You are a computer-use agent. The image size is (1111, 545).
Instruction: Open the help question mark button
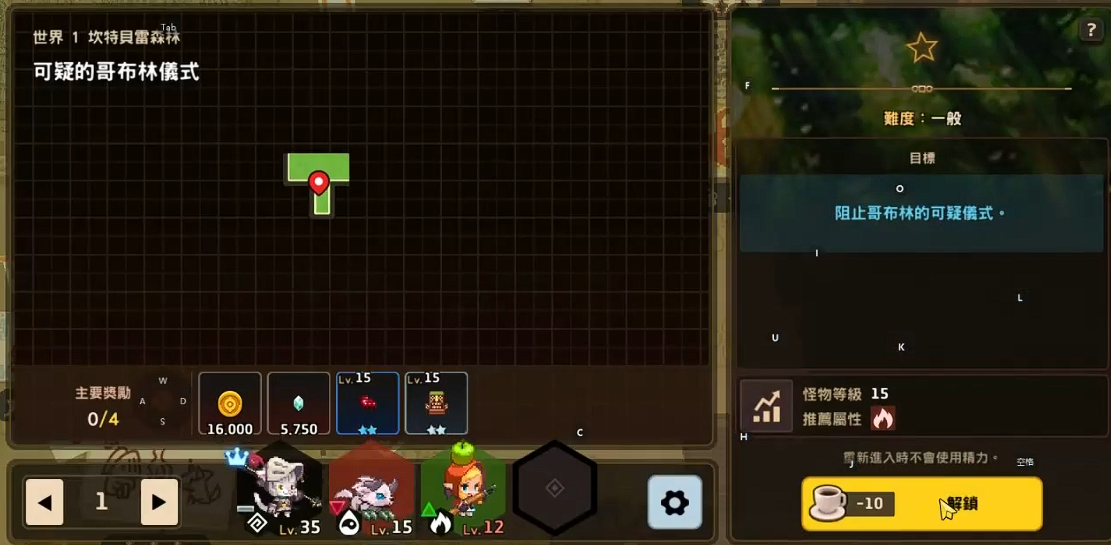1091,30
